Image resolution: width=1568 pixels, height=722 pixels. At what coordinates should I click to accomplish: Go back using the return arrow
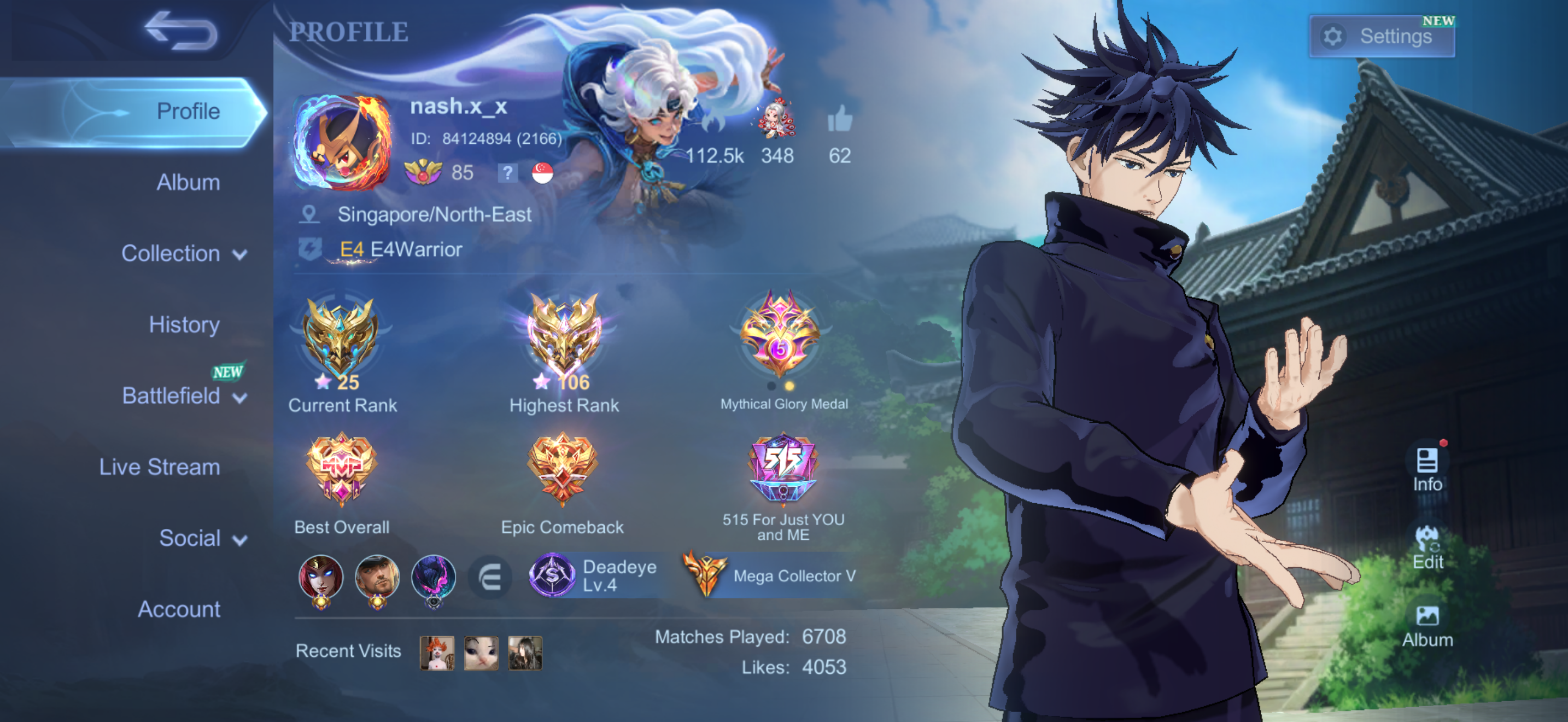point(181,31)
